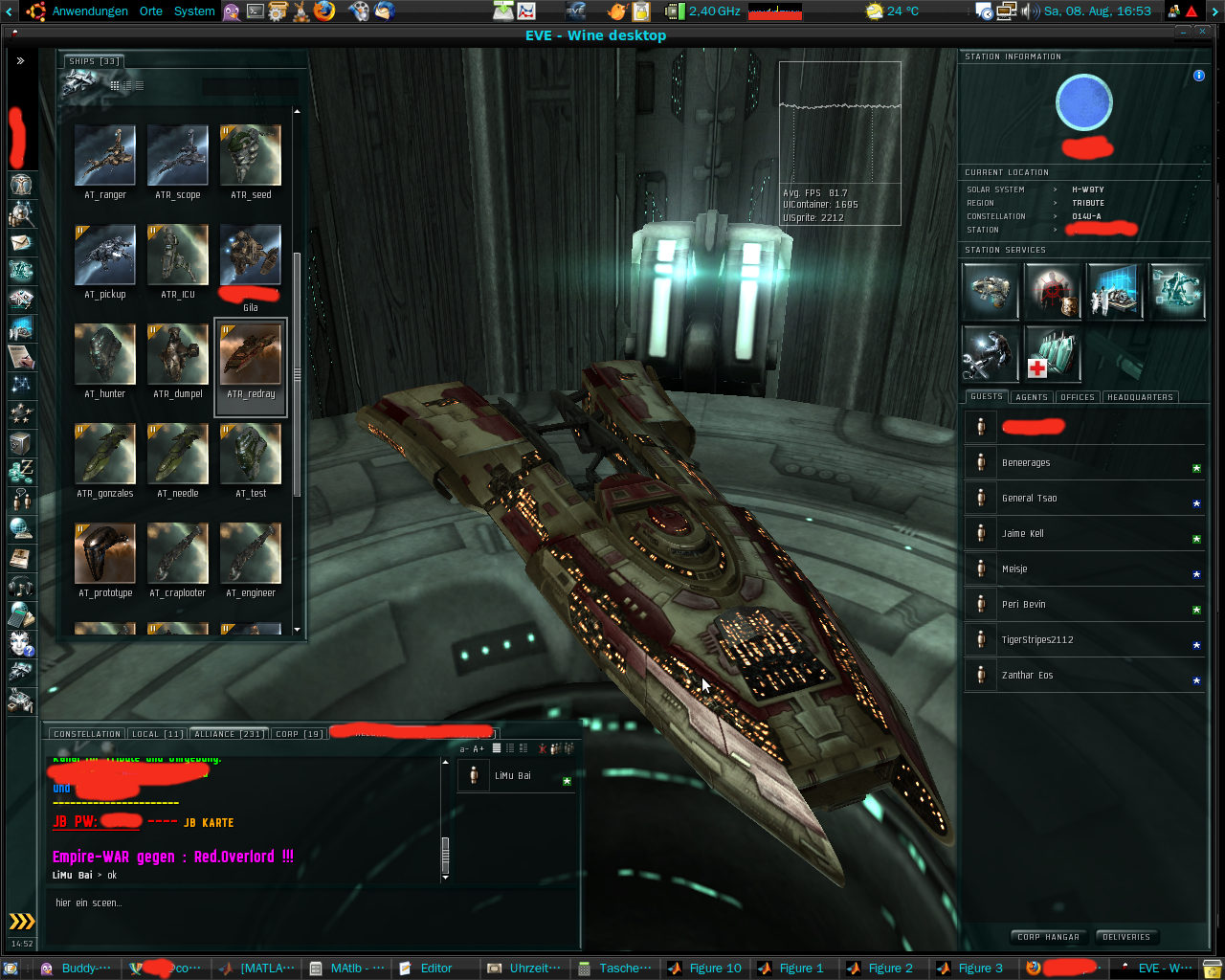The image size is (1225, 980).
Task: Decrease chat font size with a- icon
Action: (x=464, y=748)
